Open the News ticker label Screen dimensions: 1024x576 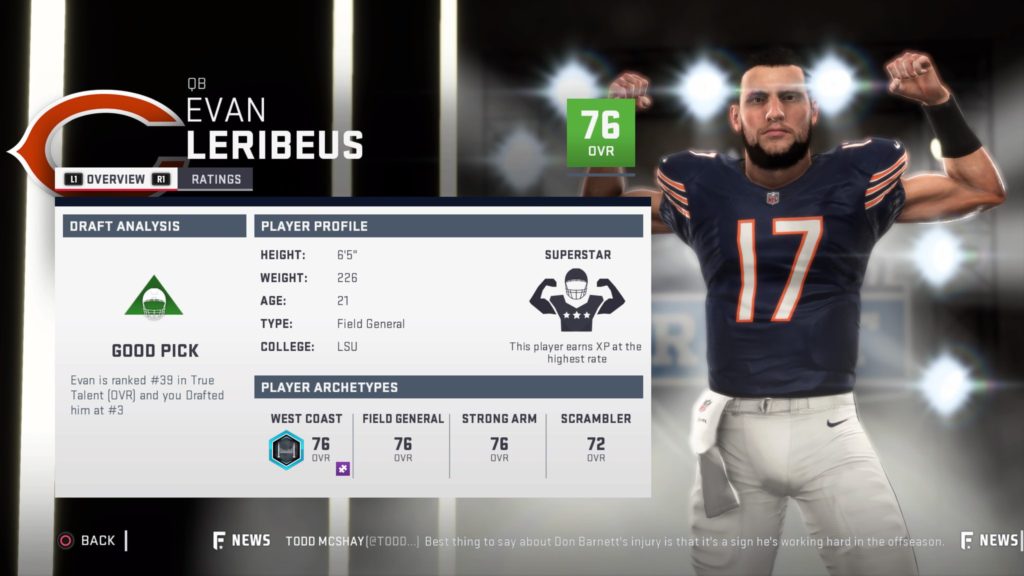point(242,540)
